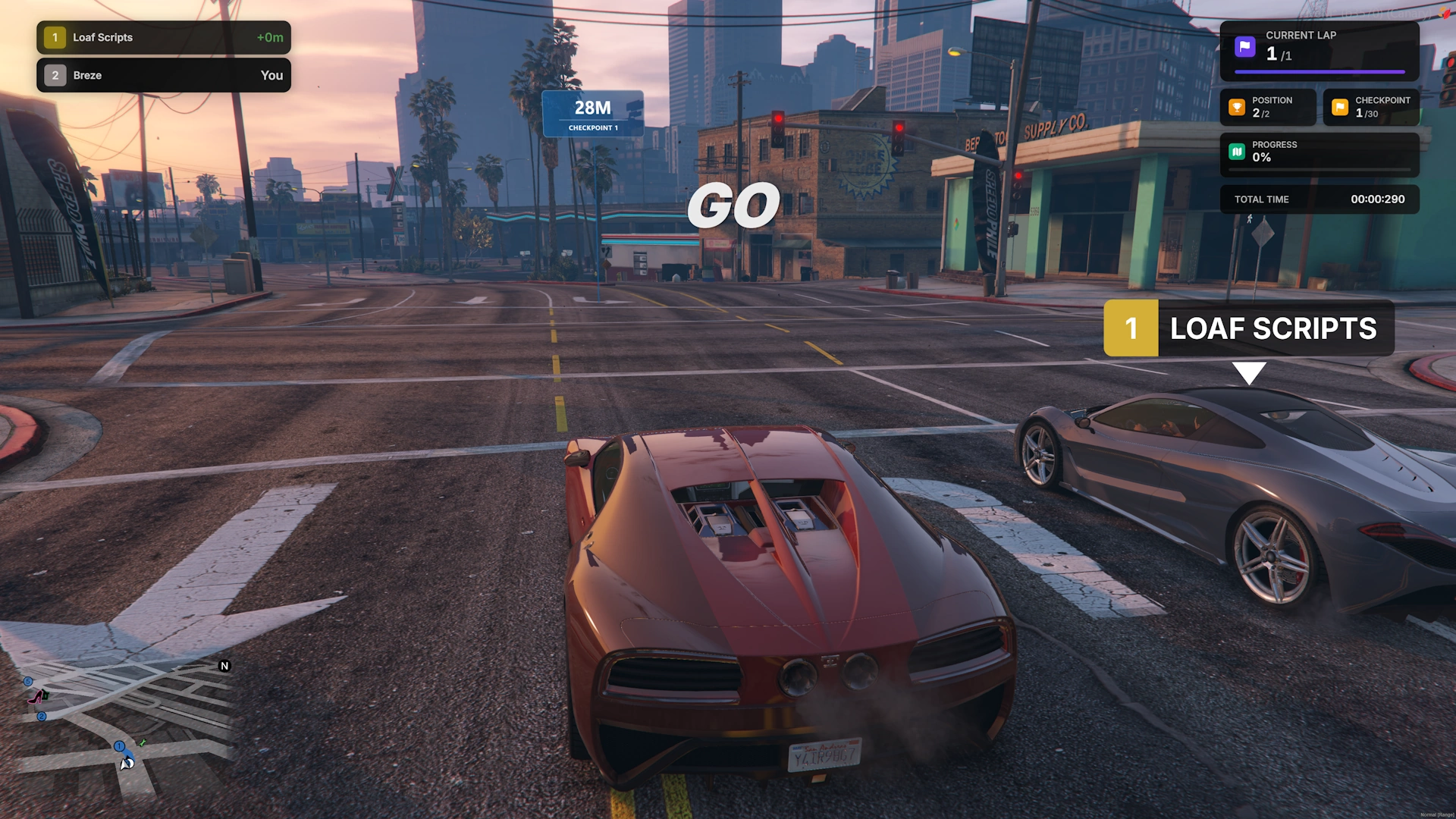Viewport: 1456px width, 819px height.
Task: Click the green Progress map icon
Action: pyautogui.click(x=1237, y=152)
